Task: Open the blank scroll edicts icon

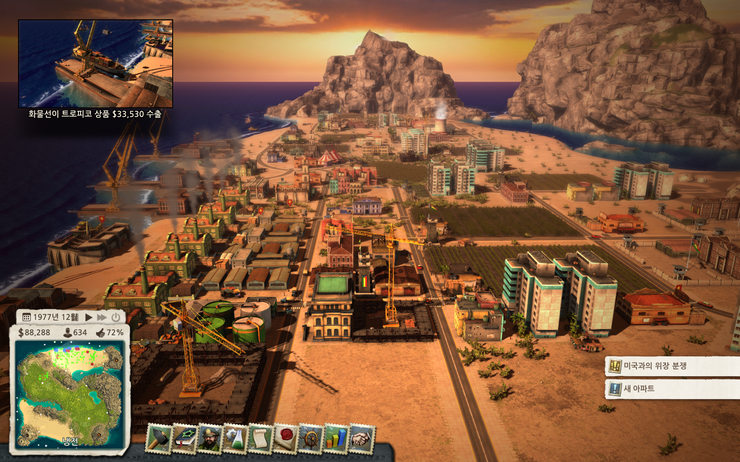Action: [x=260, y=438]
